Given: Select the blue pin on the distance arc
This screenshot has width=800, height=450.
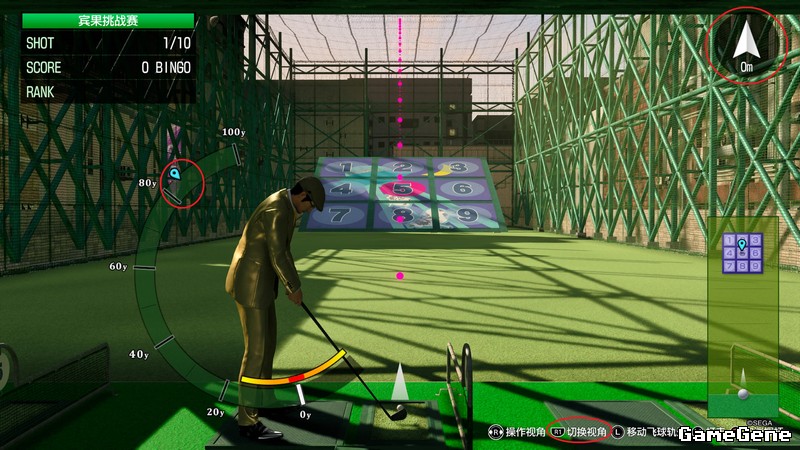Looking at the screenshot, I should click(175, 174).
